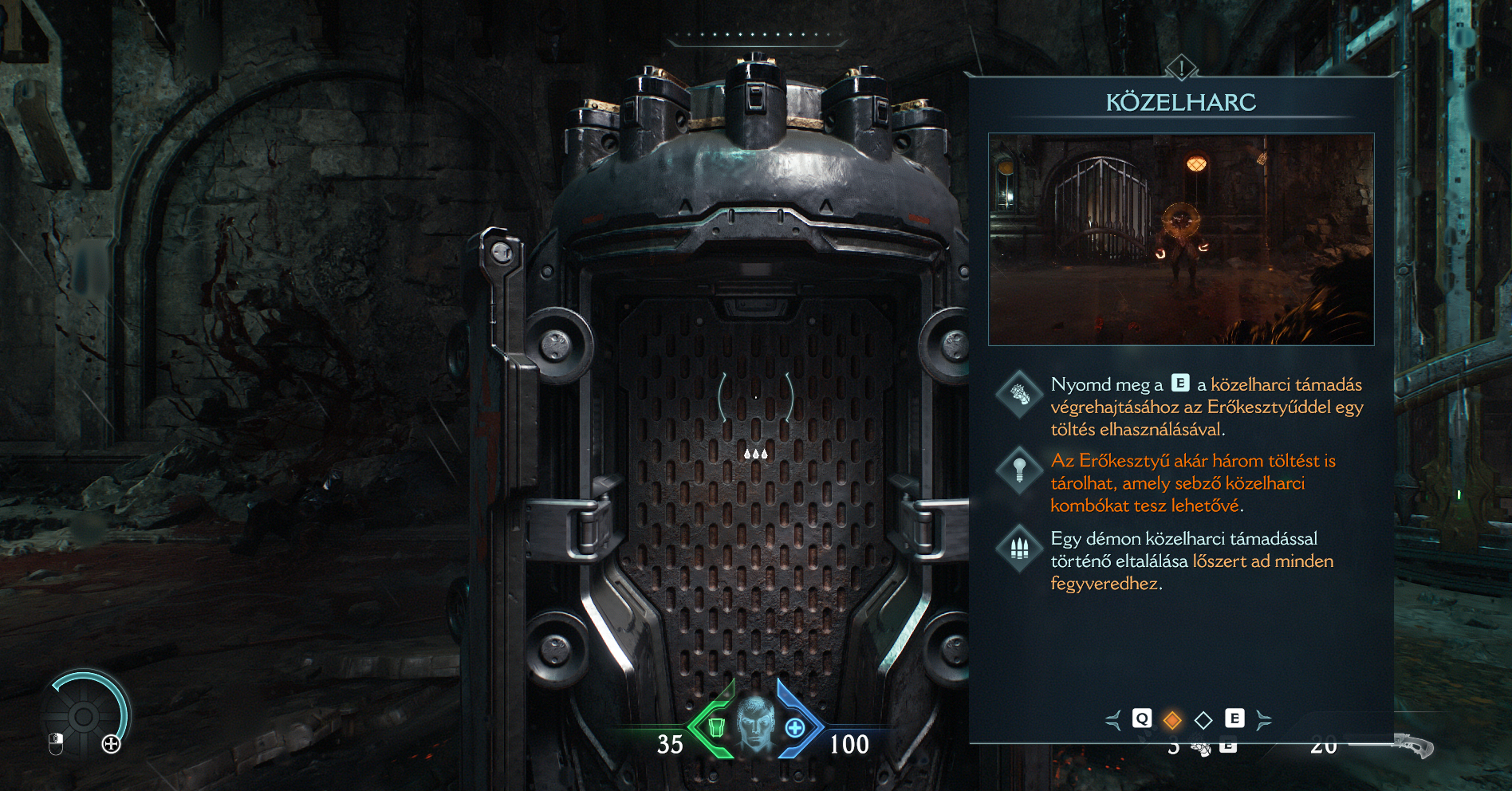Go to the second tutorial page diamond

click(x=1203, y=721)
